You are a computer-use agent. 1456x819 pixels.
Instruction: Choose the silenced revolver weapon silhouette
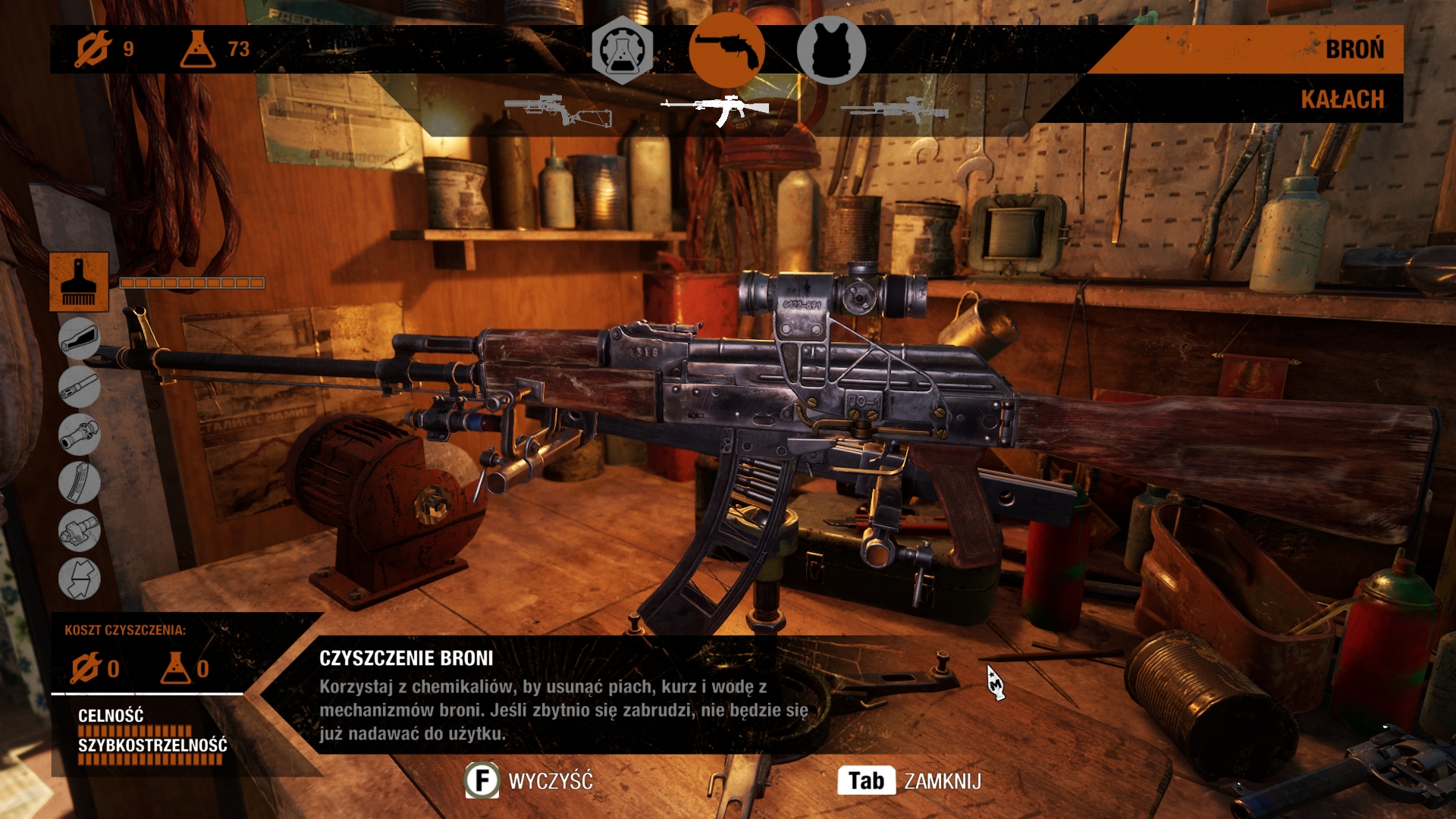click(558, 110)
